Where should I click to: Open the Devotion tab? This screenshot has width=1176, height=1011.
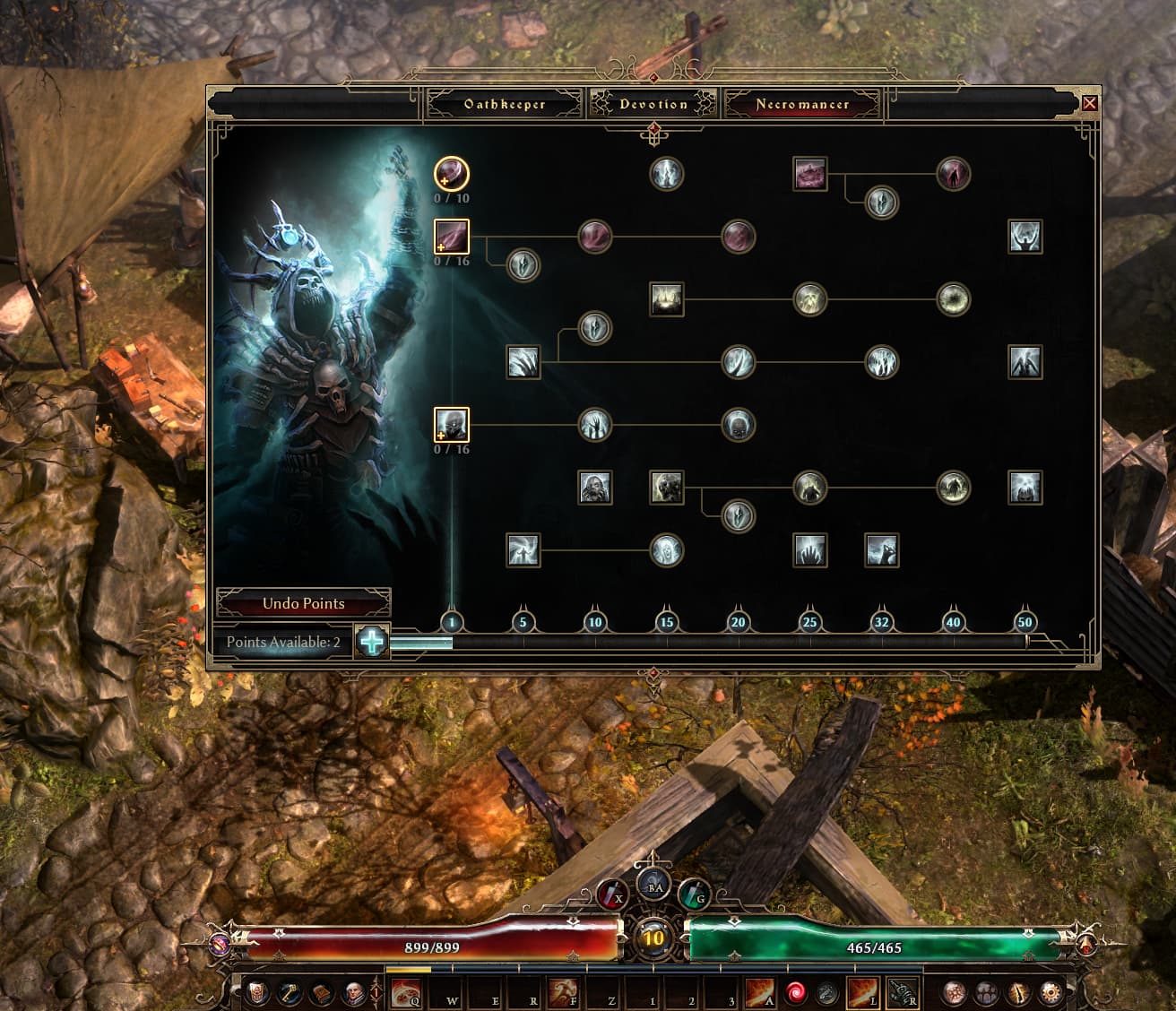[x=653, y=104]
